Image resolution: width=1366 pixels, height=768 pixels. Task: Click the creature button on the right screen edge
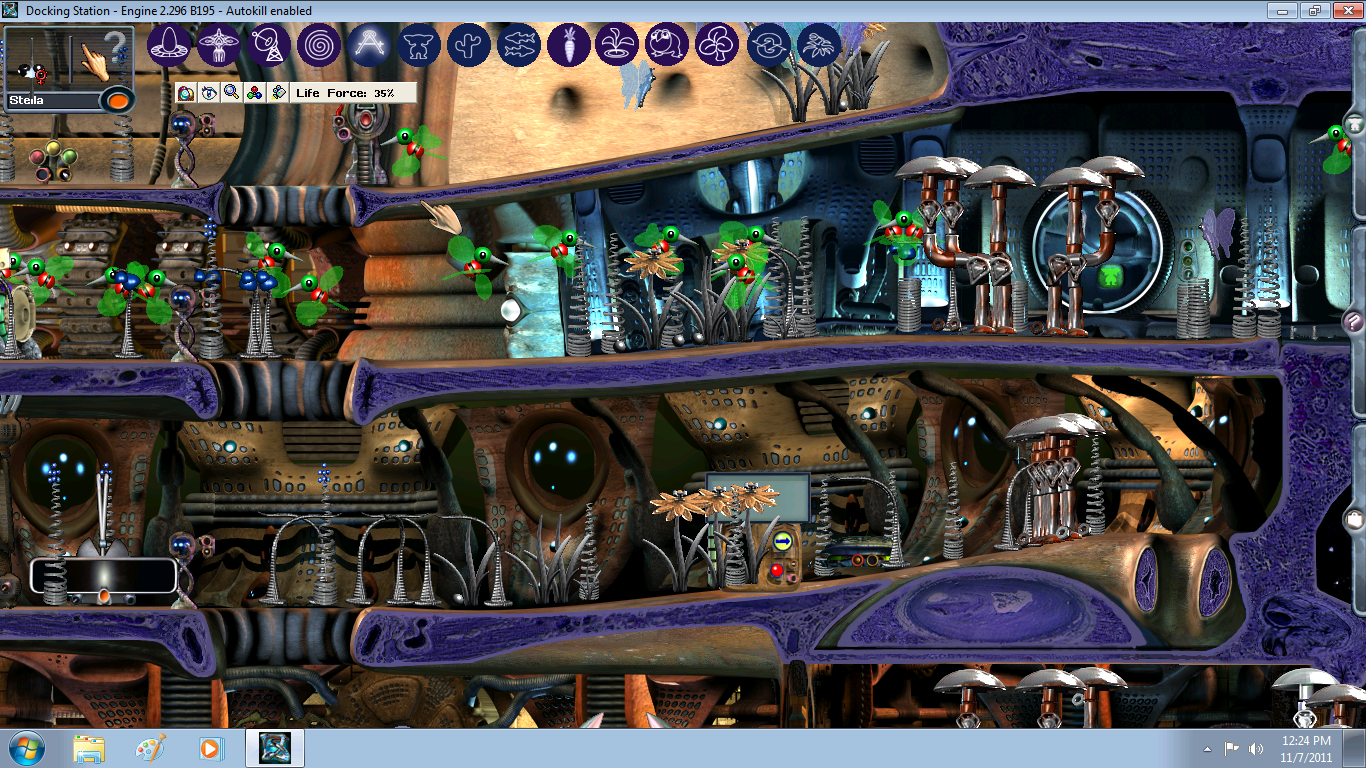1354,127
